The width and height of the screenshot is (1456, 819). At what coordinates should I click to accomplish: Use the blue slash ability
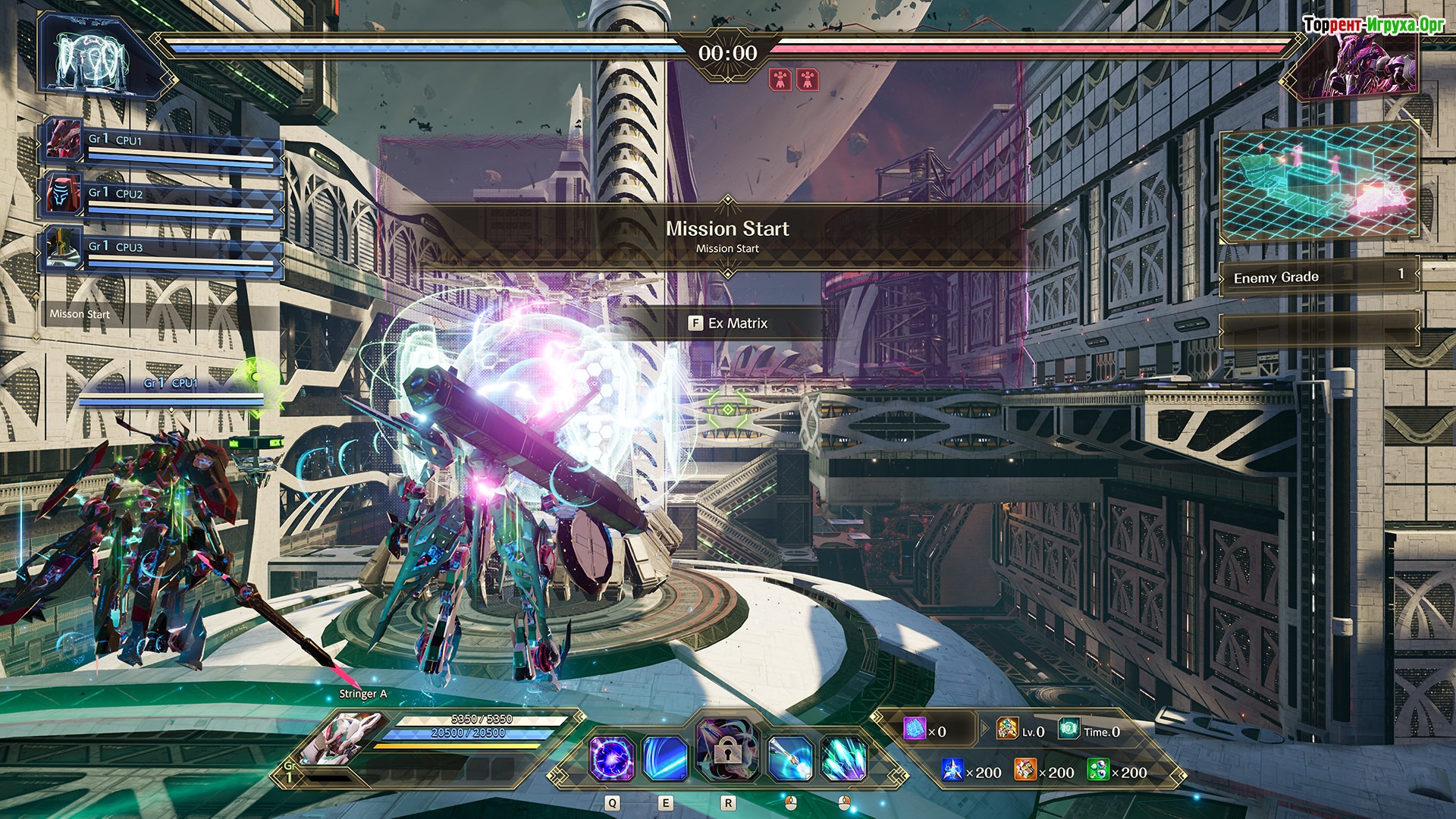click(x=666, y=758)
